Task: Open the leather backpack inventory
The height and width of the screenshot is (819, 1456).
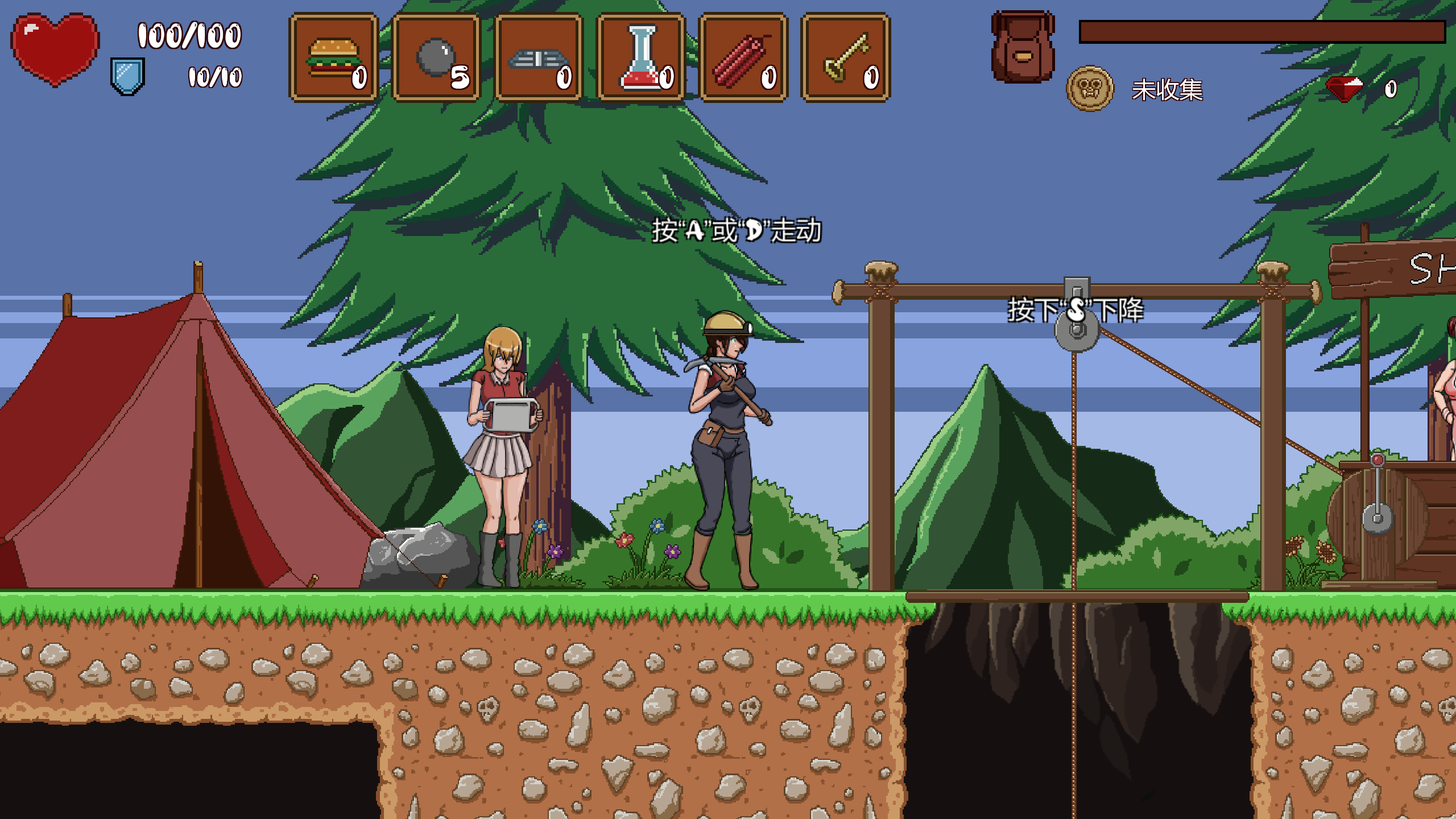Action: (1023, 48)
